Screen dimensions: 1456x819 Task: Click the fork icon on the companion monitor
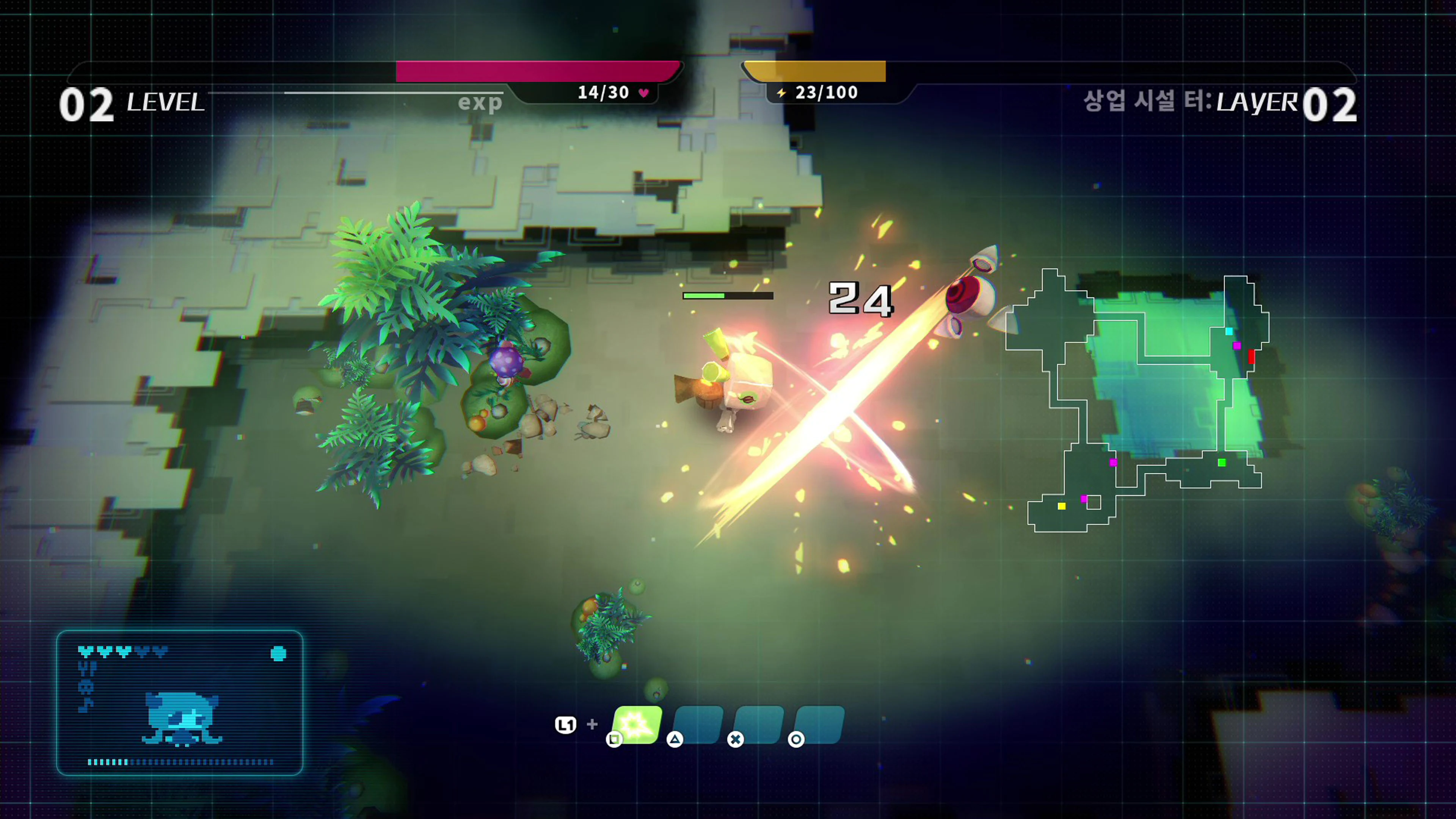point(87,668)
